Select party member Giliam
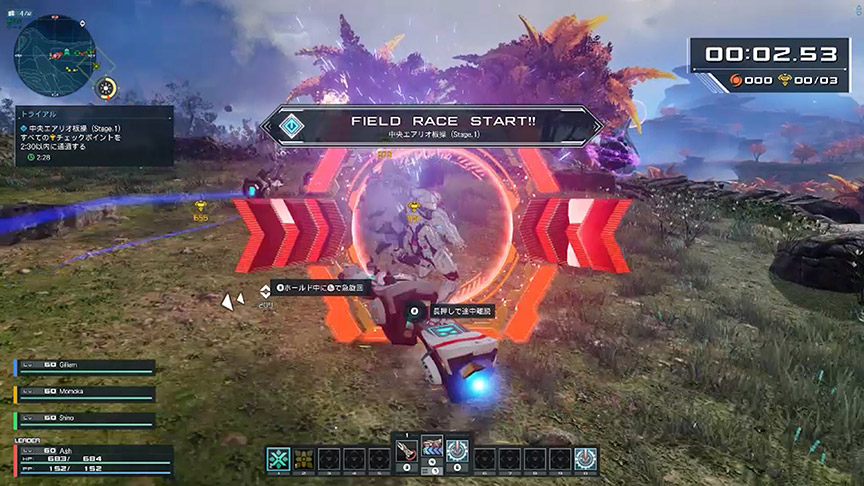Screen dimensions: 864x486 (85, 367)
